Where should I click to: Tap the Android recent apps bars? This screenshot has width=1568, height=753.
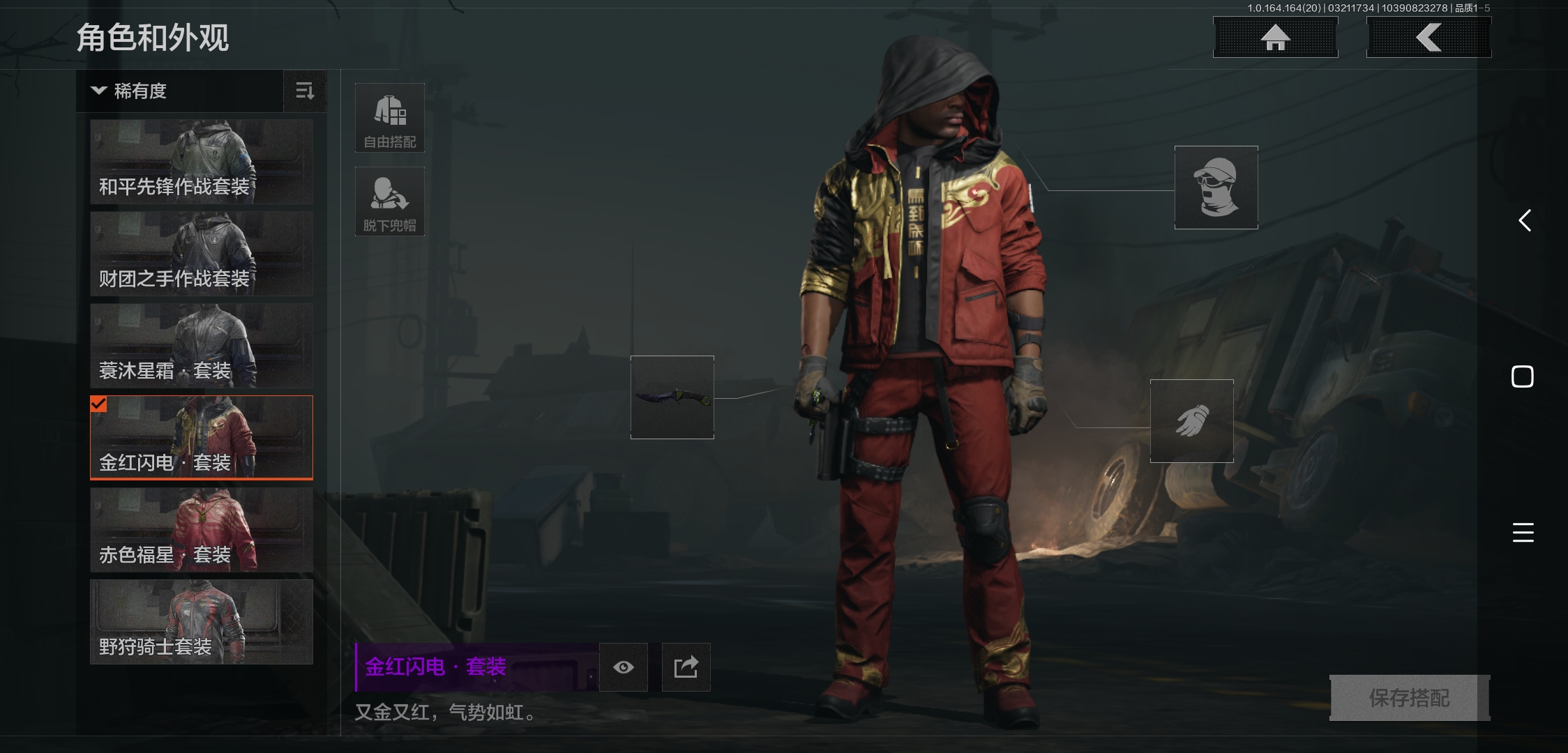[1523, 533]
